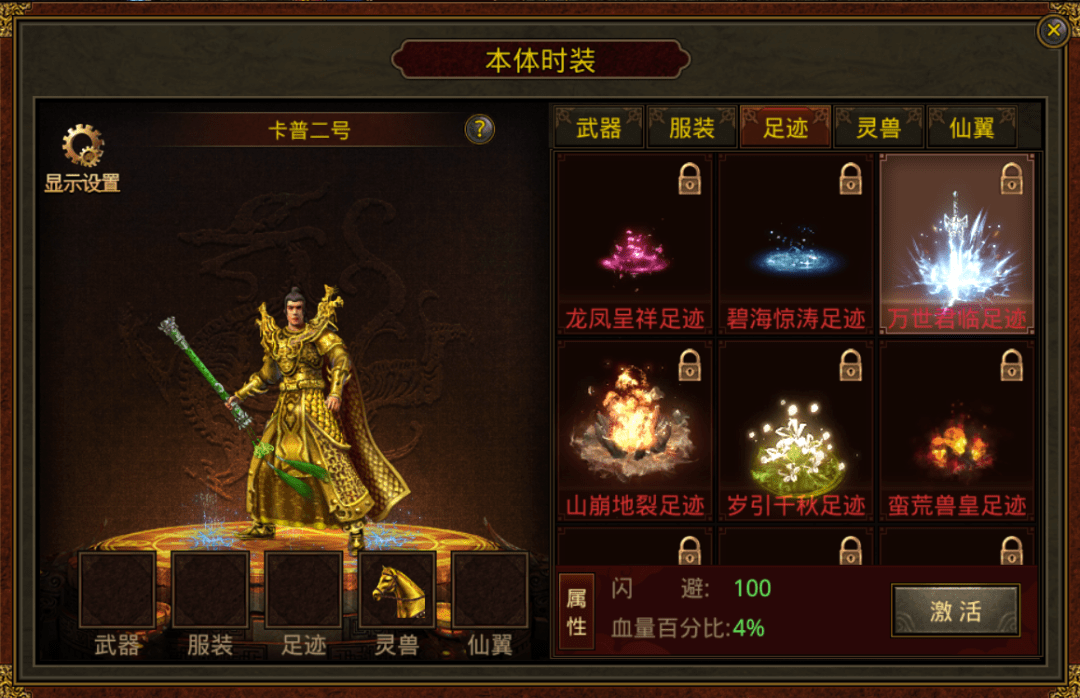Open the 灵兽 tab
This screenshot has width=1080, height=698.
pyautogui.click(x=878, y=128)
